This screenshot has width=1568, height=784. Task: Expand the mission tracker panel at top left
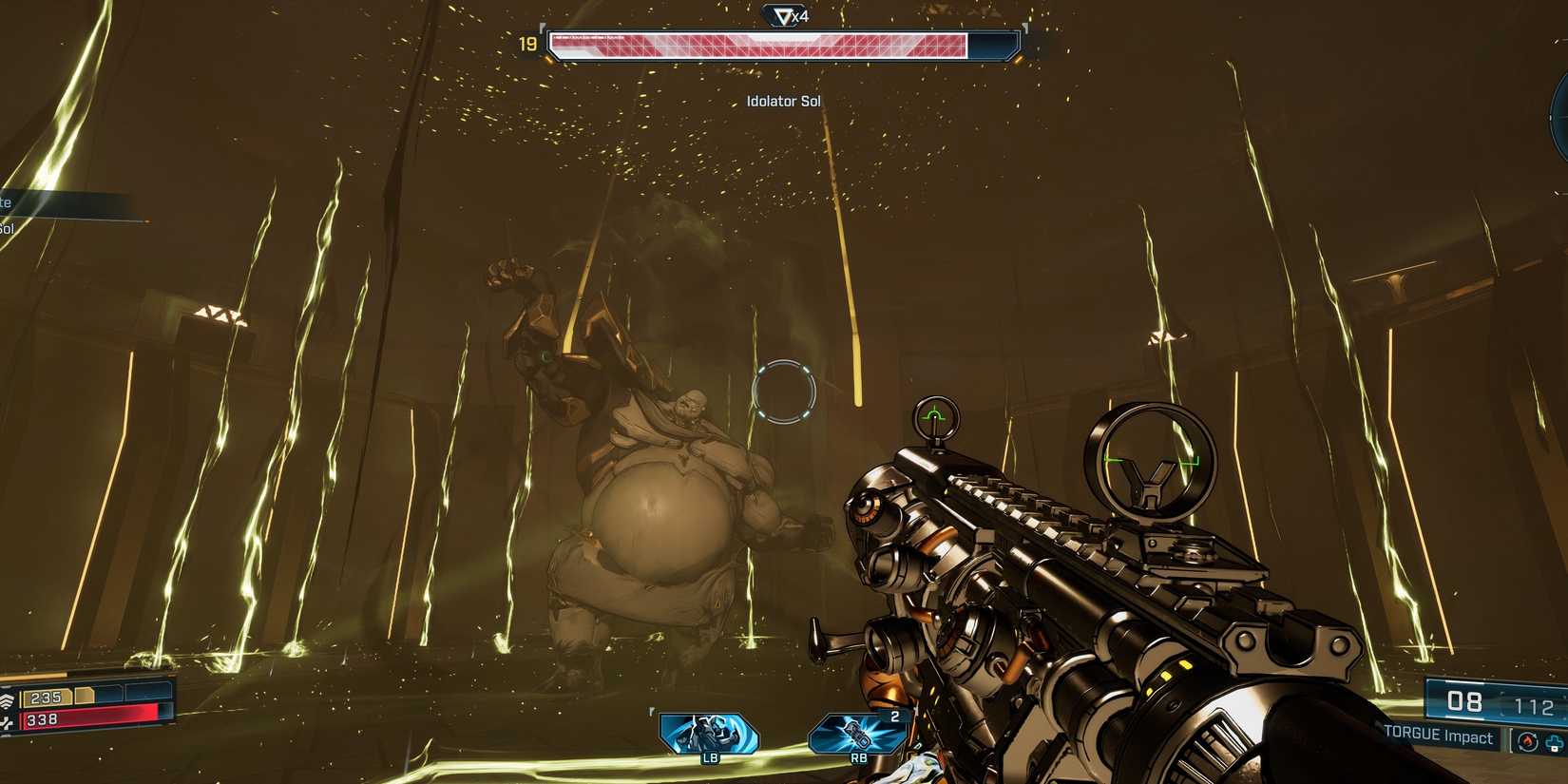(57, 200)
